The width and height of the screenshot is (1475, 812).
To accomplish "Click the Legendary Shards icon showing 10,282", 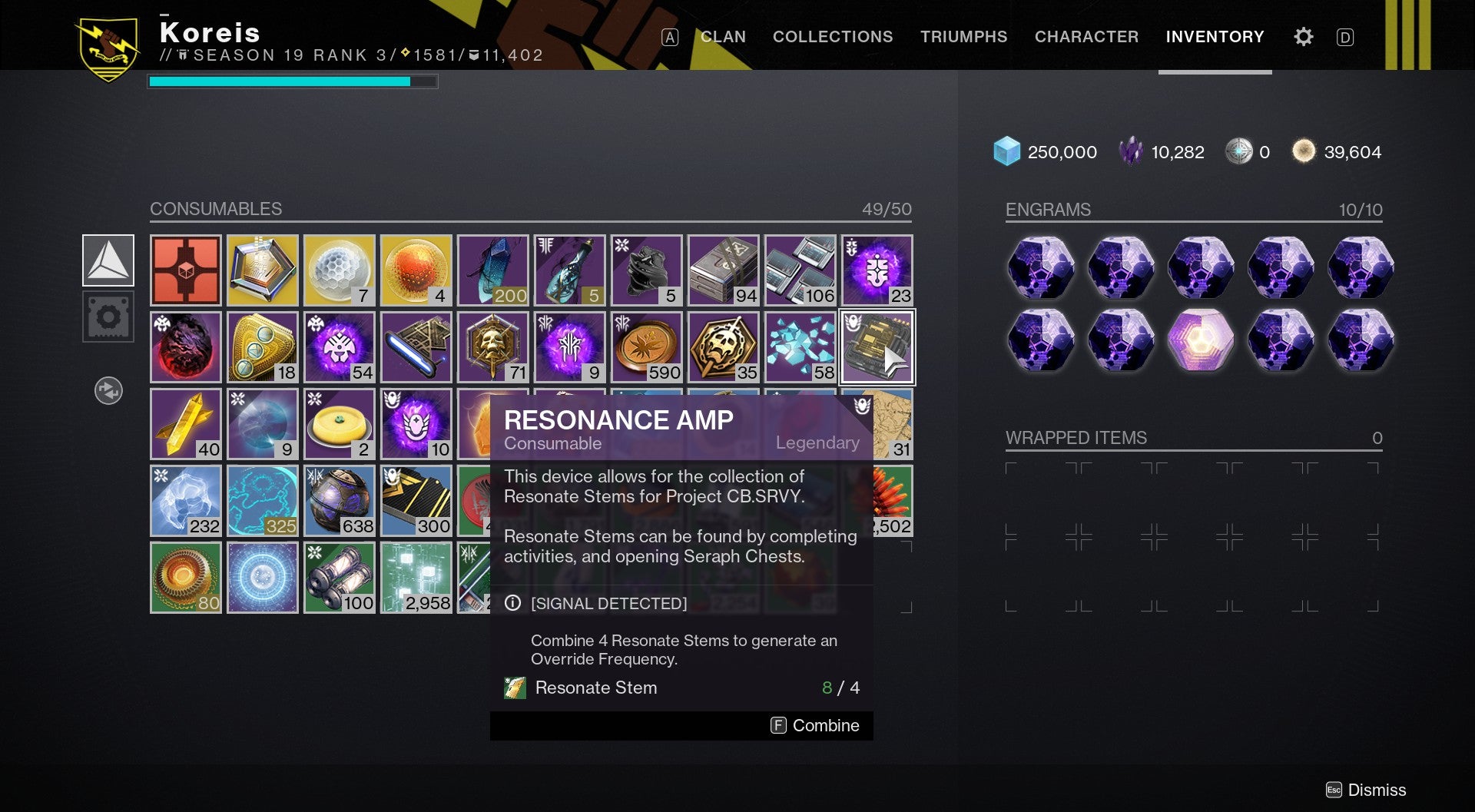I will 1131,151.
